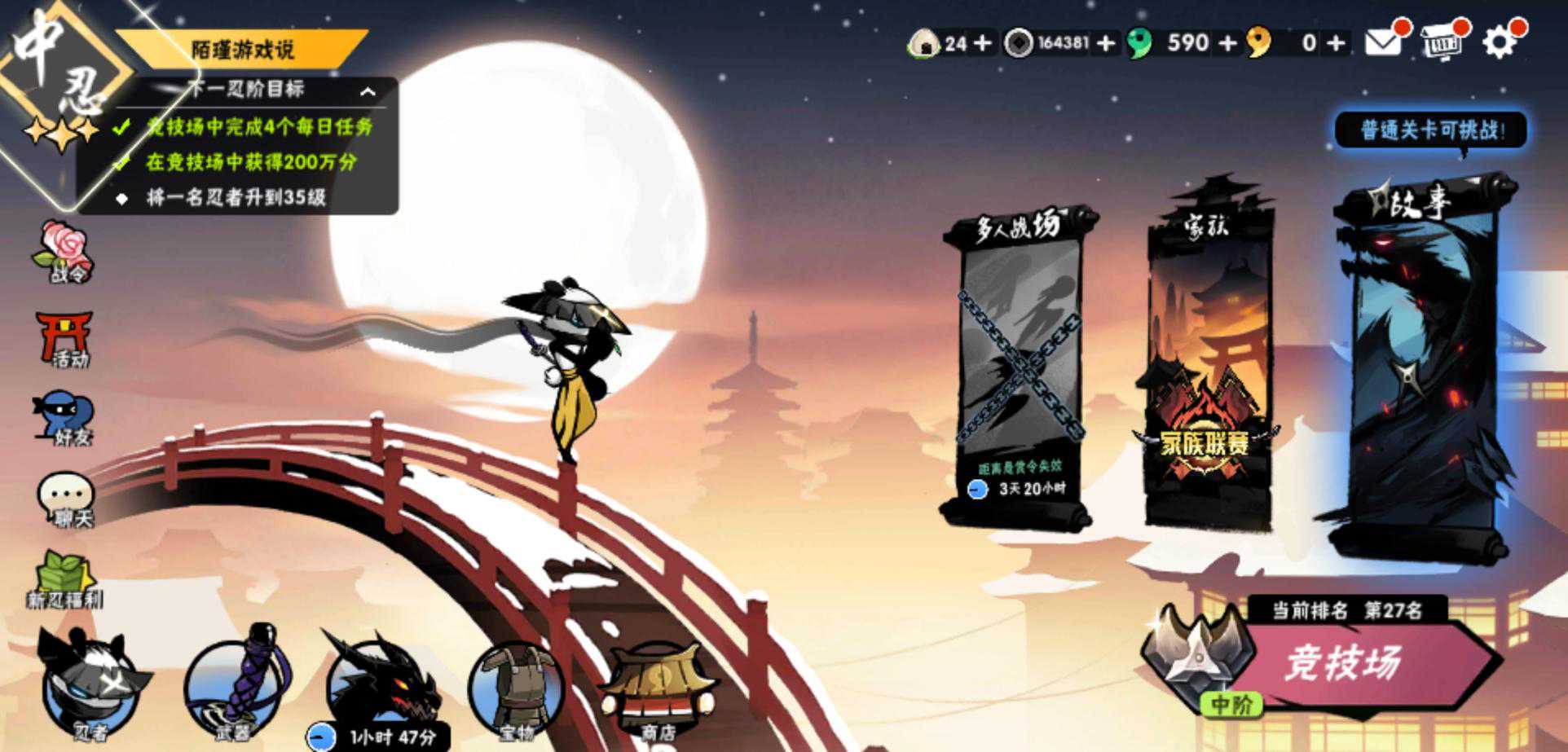Open the mail envelope inbox
Viewport: 1568px width, 752px height.
[1382, 42]
